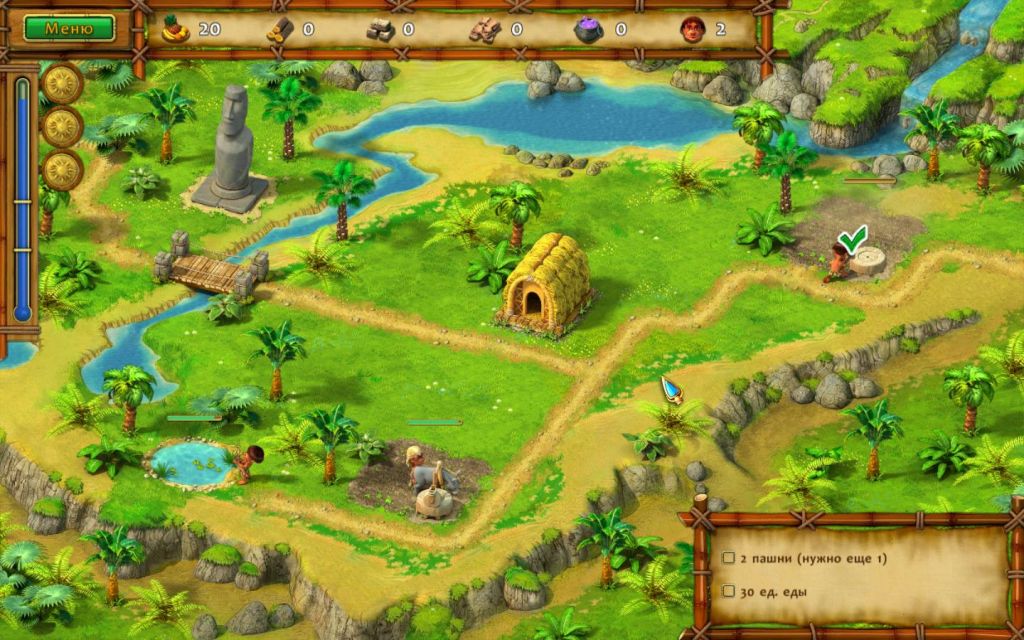The width and height of the screenshot is (1024, 640).
Task: Open the Меню button
Action: [69, 28]
